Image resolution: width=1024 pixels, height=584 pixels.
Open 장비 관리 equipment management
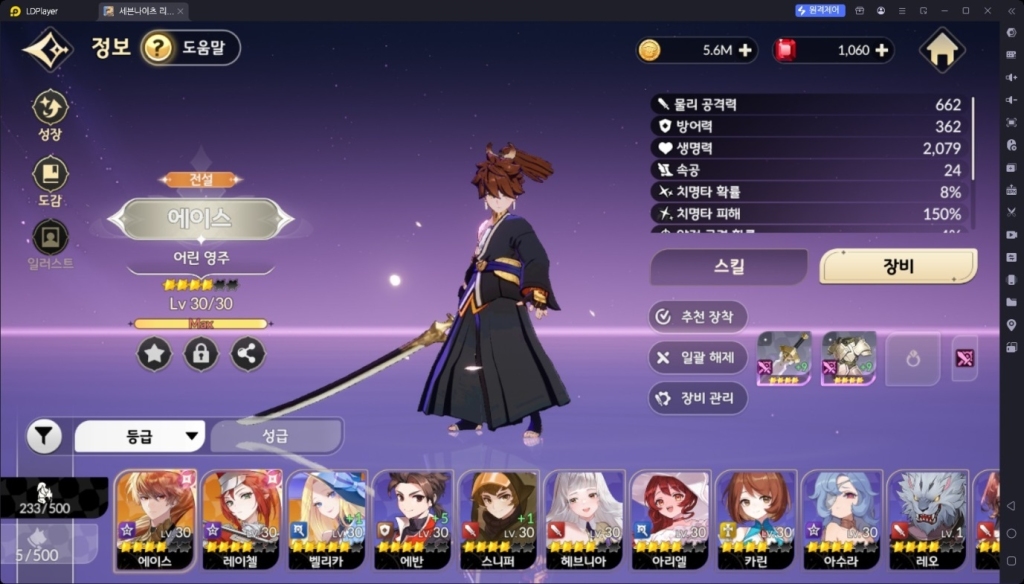[x=698, y=398]
